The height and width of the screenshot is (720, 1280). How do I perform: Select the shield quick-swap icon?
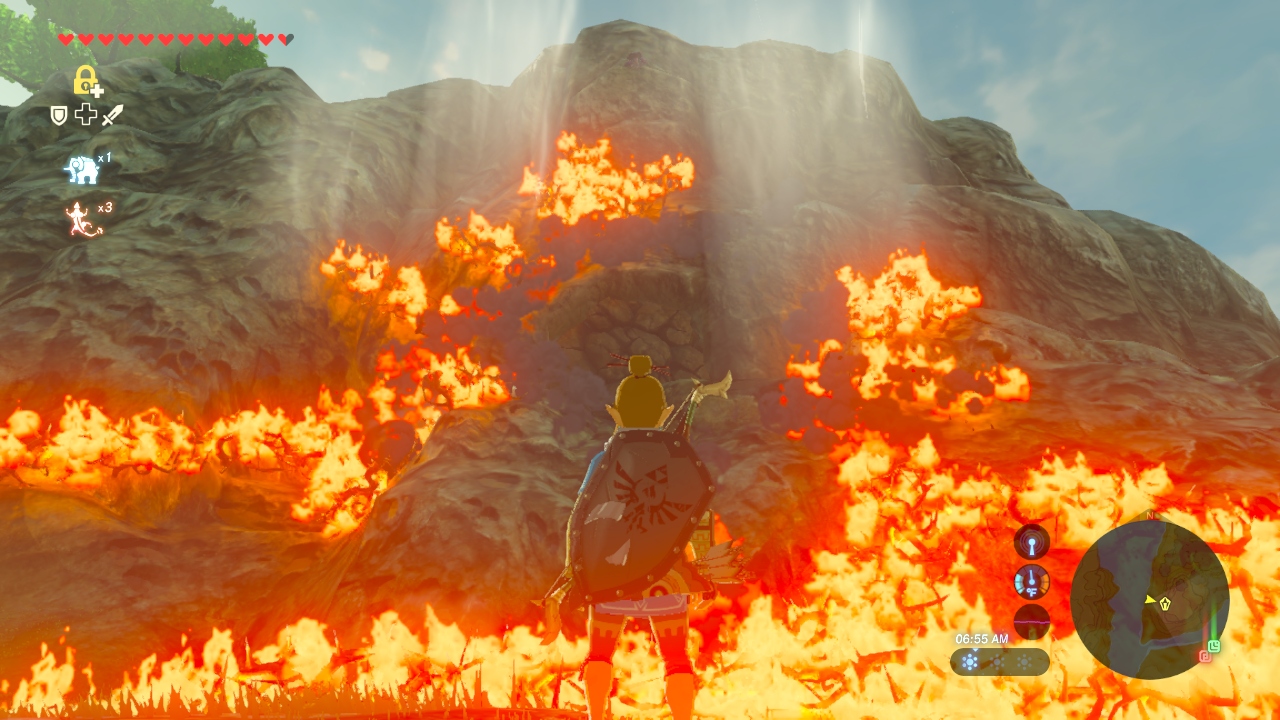pos(59,115)
